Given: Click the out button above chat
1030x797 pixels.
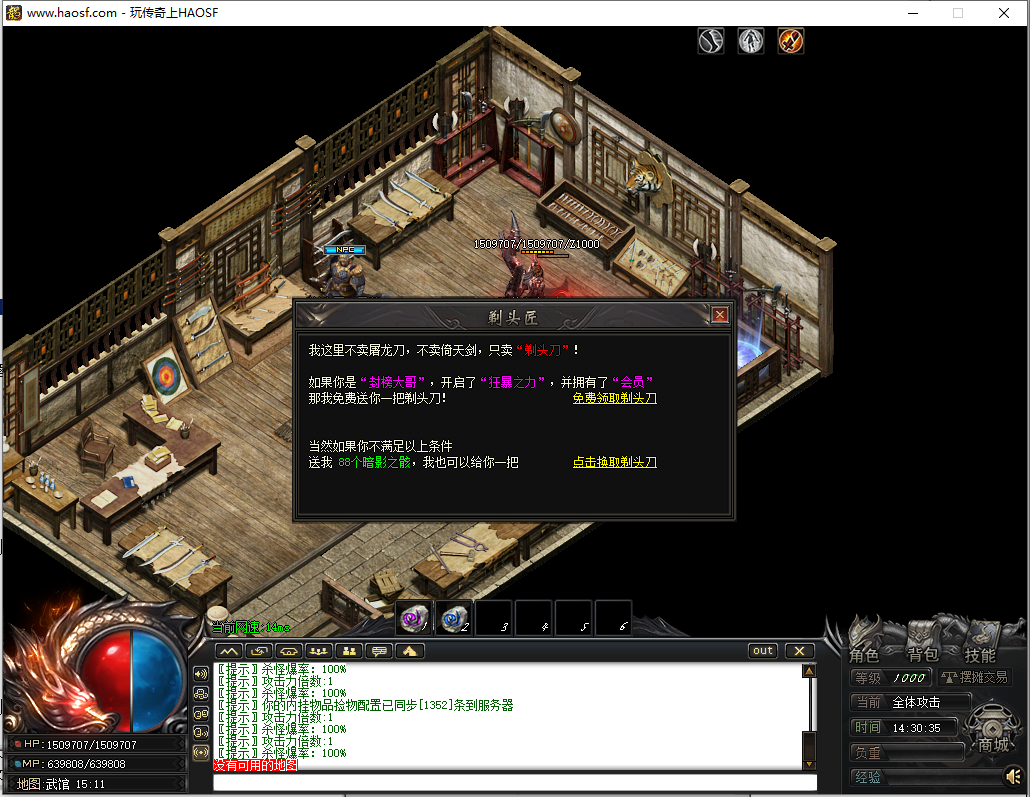Looking at the screenshot, I should tap(763, 651).
